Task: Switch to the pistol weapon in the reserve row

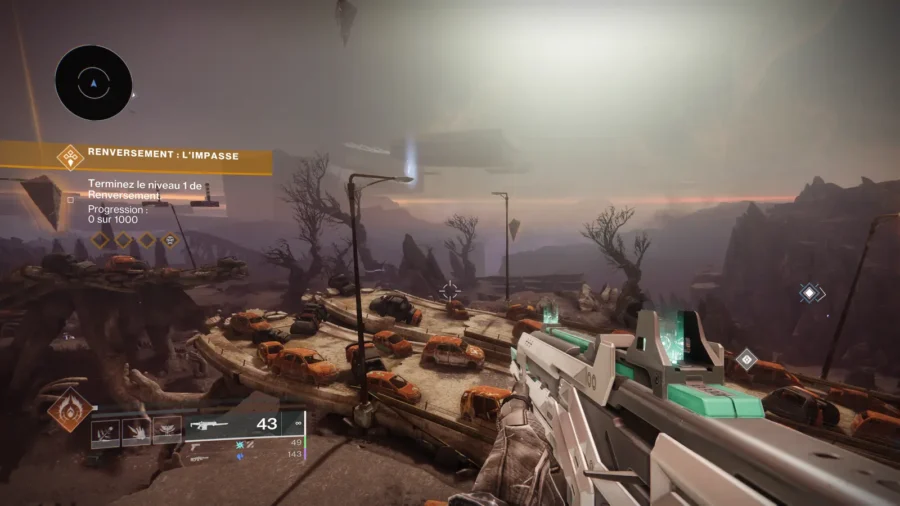Action: [196, 447]
